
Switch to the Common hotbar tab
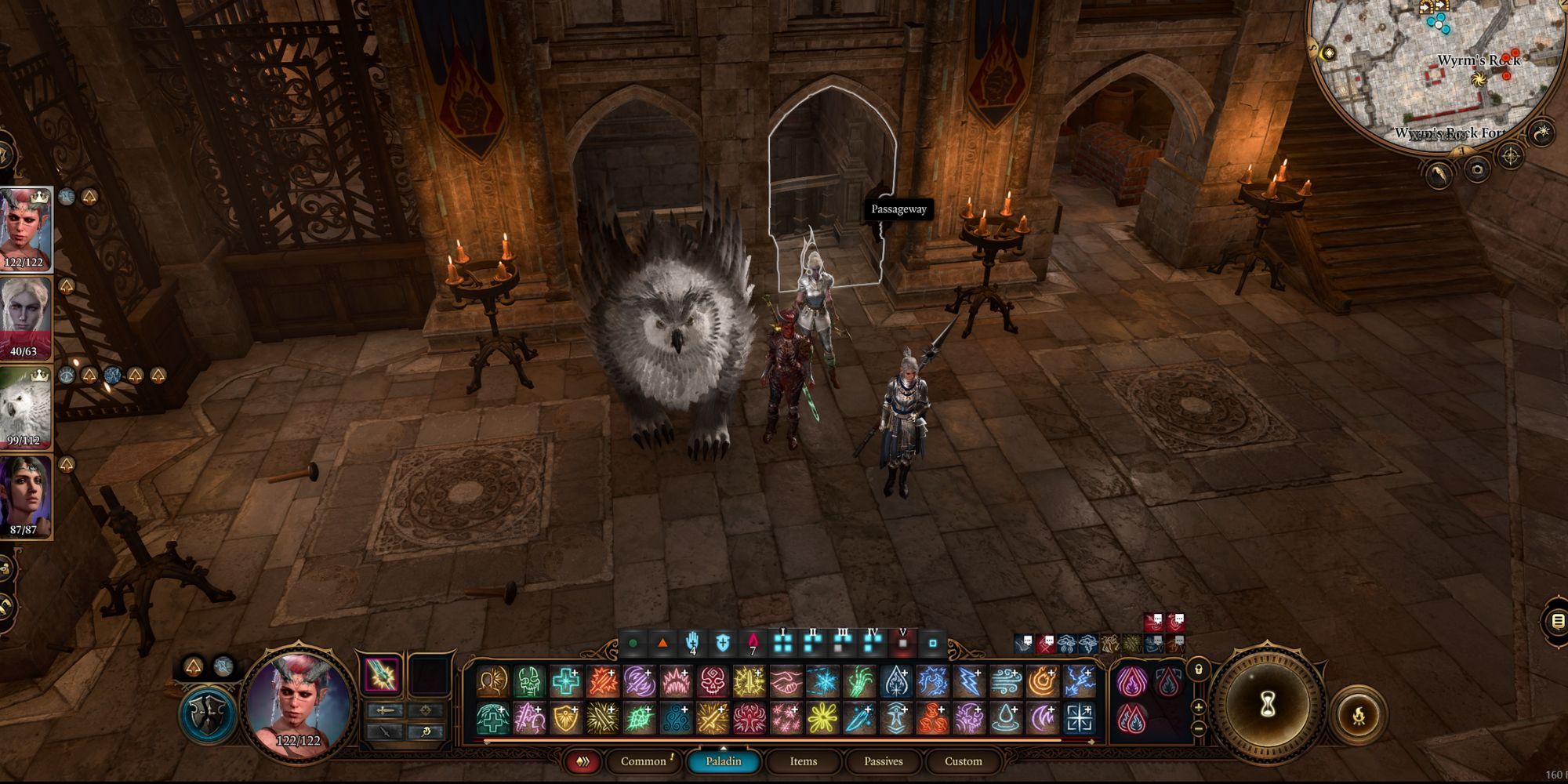(644, 761)
